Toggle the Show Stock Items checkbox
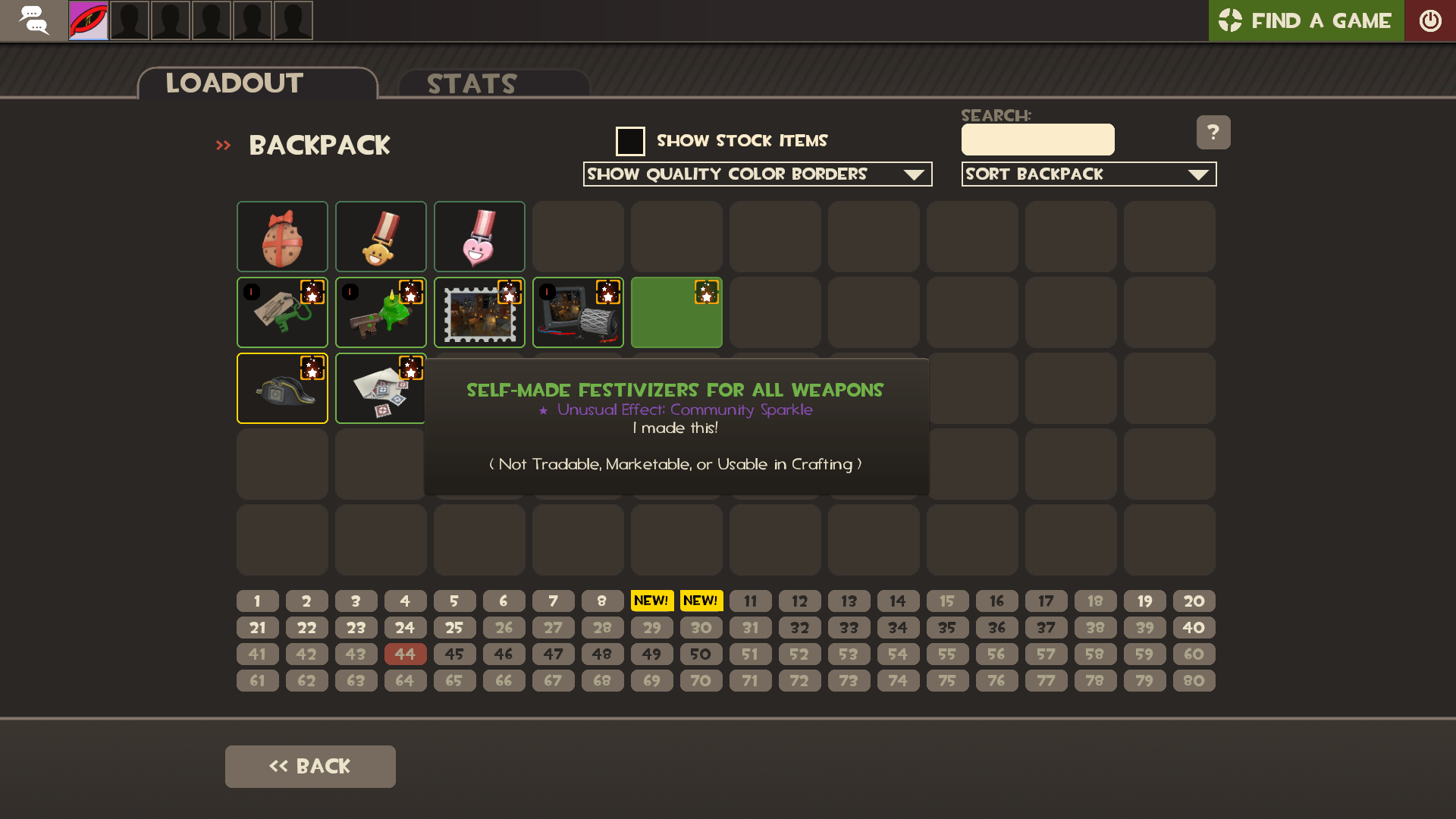This screenshot has height=819, width=1456. 630,141
